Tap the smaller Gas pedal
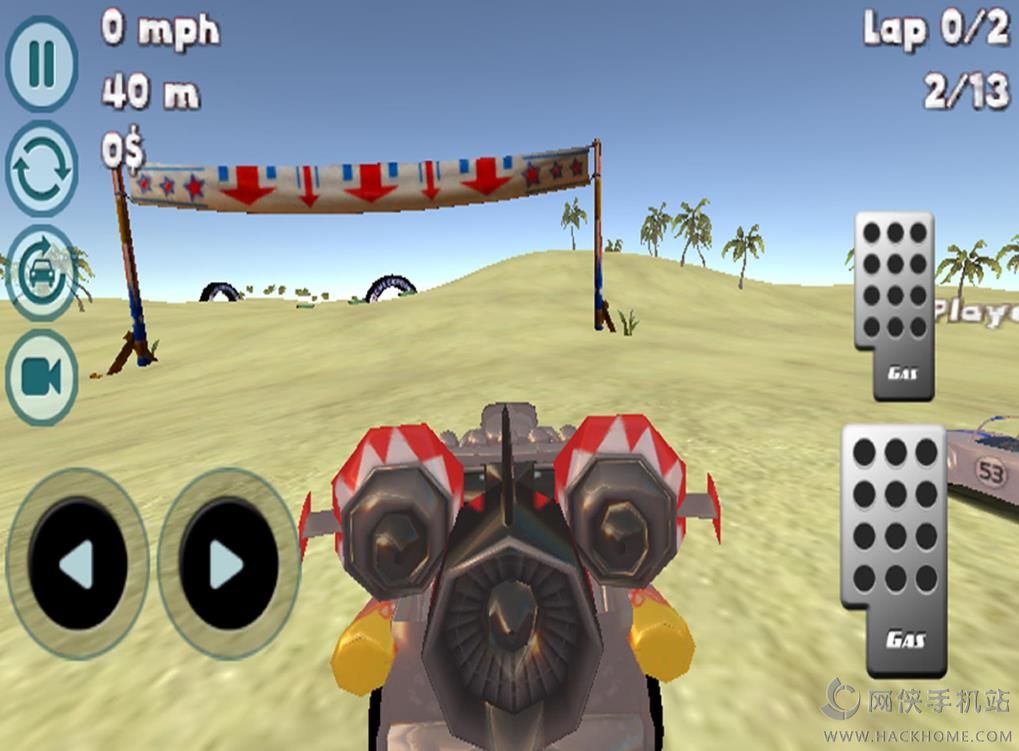The image size is (1019, 751). coord(893,305)
